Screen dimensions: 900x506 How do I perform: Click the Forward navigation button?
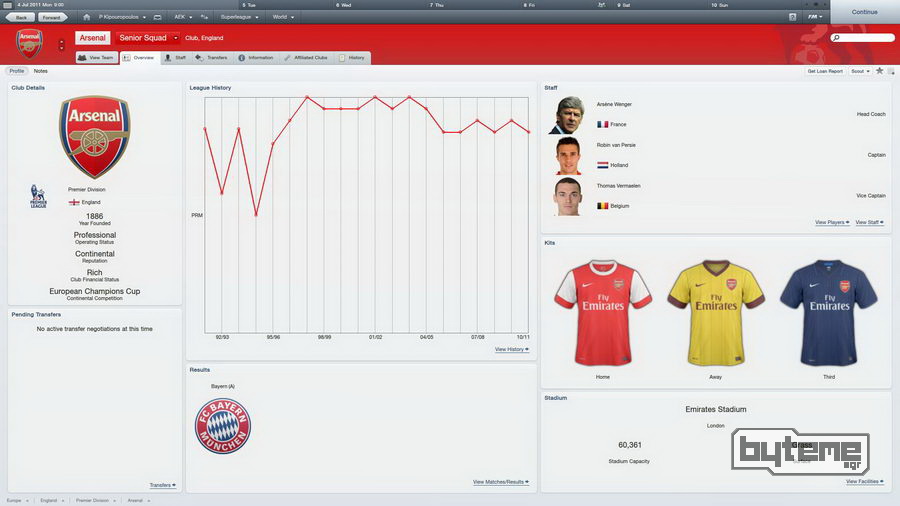tap(51, 17)
